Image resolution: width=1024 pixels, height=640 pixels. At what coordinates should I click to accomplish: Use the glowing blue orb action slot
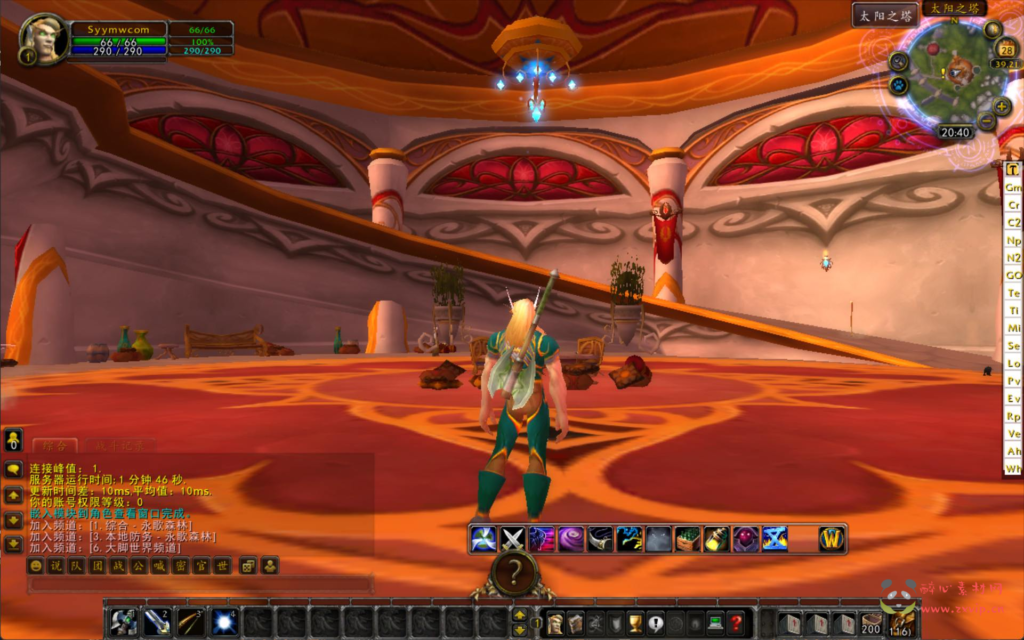(224, 622)
